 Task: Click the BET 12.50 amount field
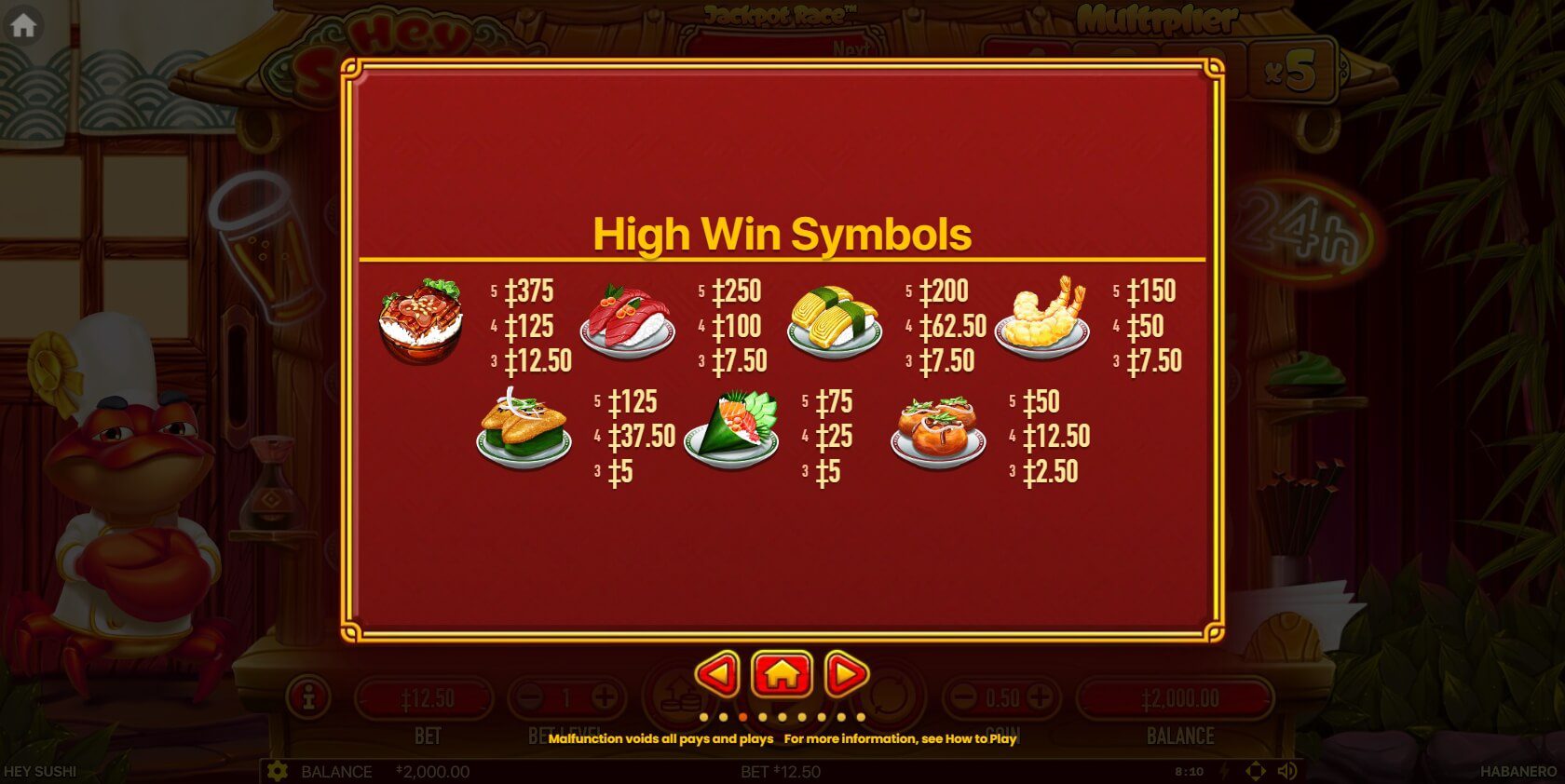[x=429, y=697]
